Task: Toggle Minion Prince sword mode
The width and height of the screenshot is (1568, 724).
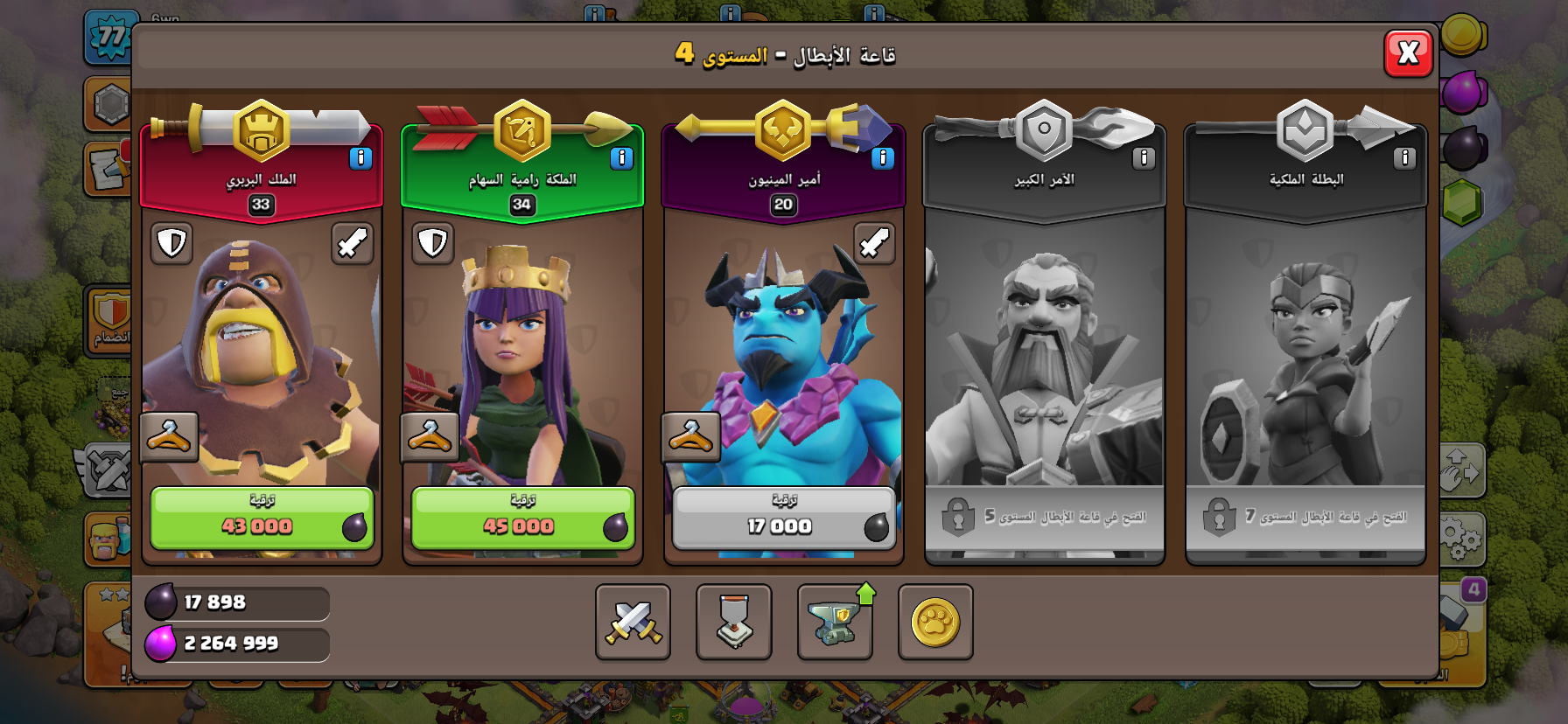Action: pos(874,243)
